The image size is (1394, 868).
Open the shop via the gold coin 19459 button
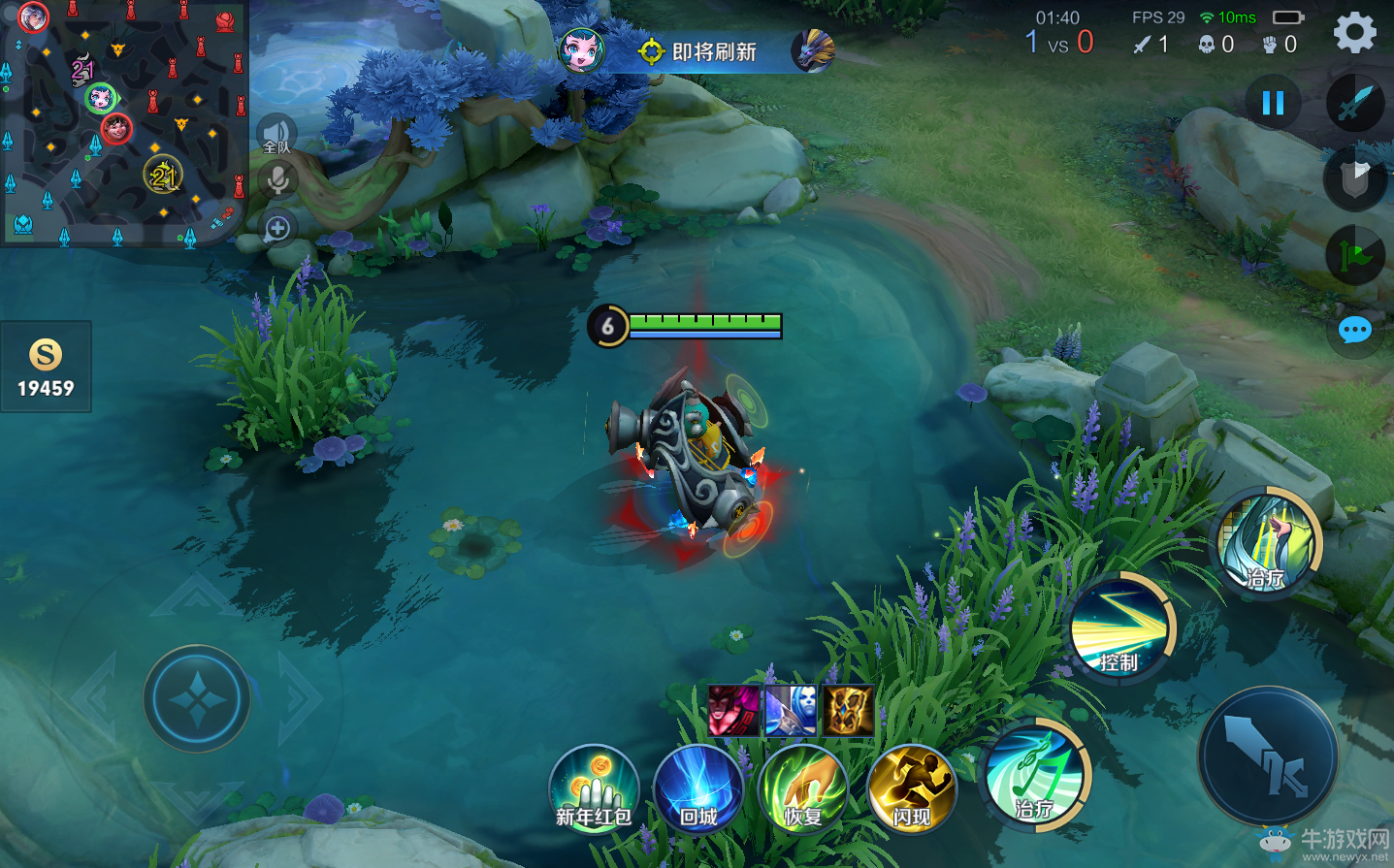tap(46, 368)
